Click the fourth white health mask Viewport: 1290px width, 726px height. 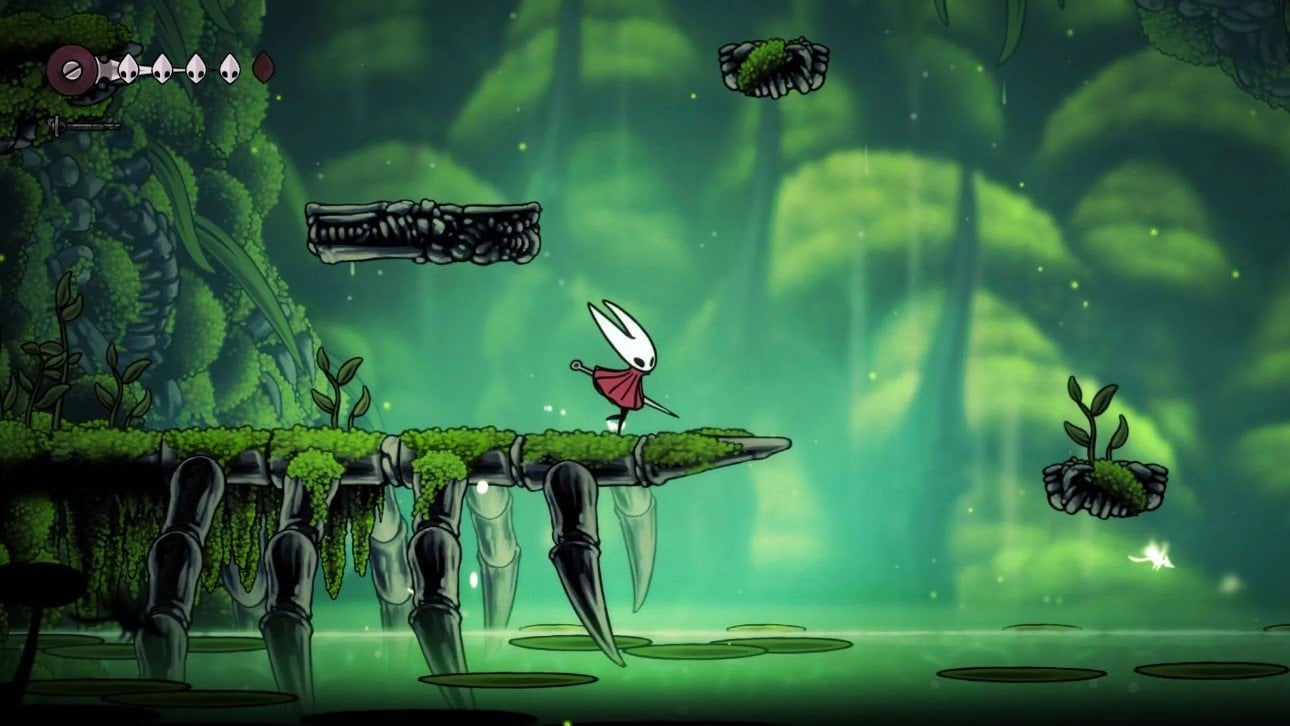230,70
